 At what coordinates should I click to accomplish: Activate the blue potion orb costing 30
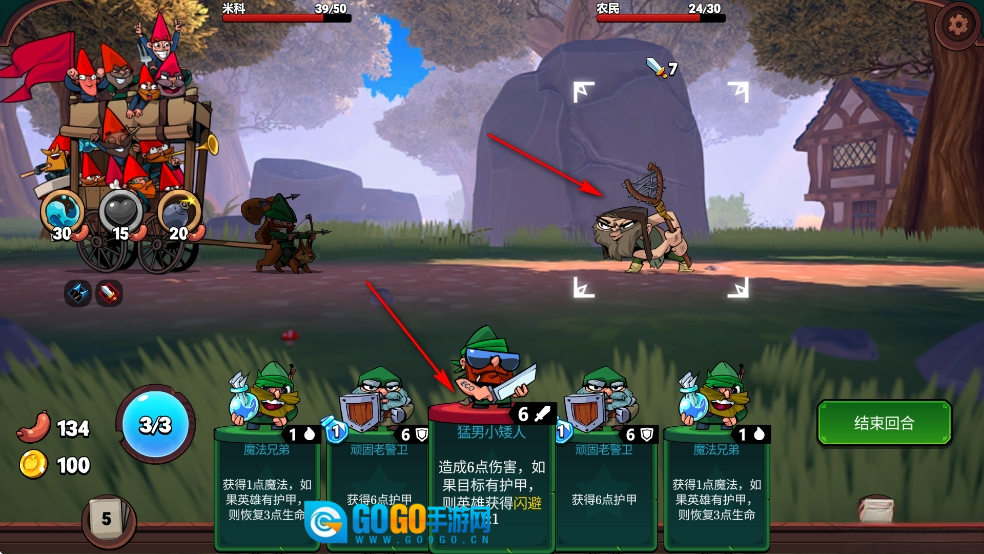[x=62, y=210]
